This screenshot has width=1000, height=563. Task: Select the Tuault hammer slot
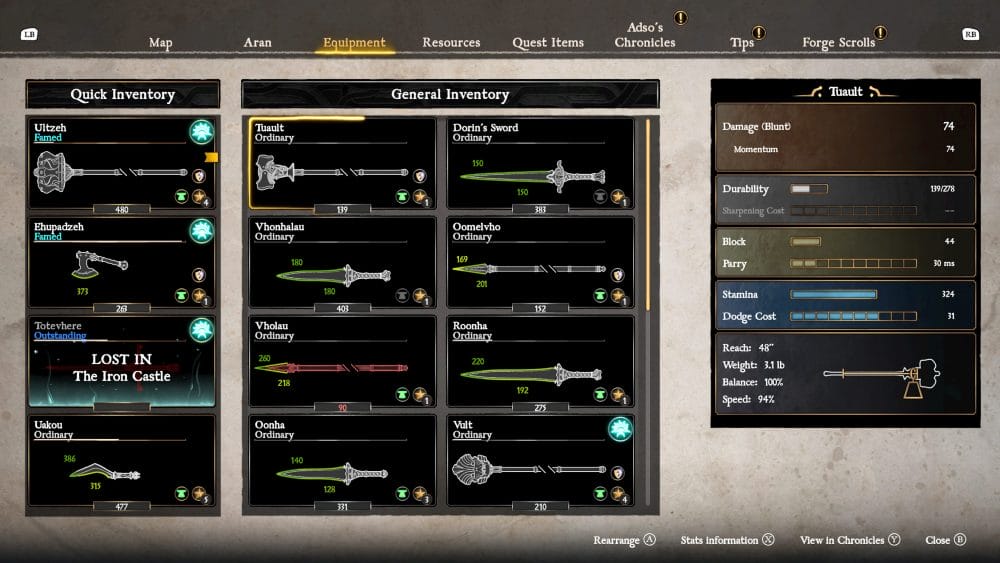(x=341, y=164)
